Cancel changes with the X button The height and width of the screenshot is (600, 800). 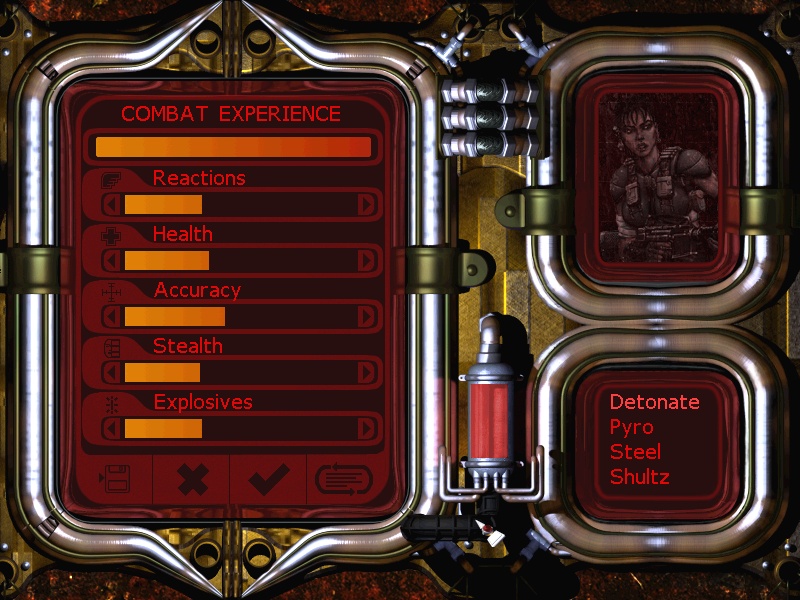[191, 481]
